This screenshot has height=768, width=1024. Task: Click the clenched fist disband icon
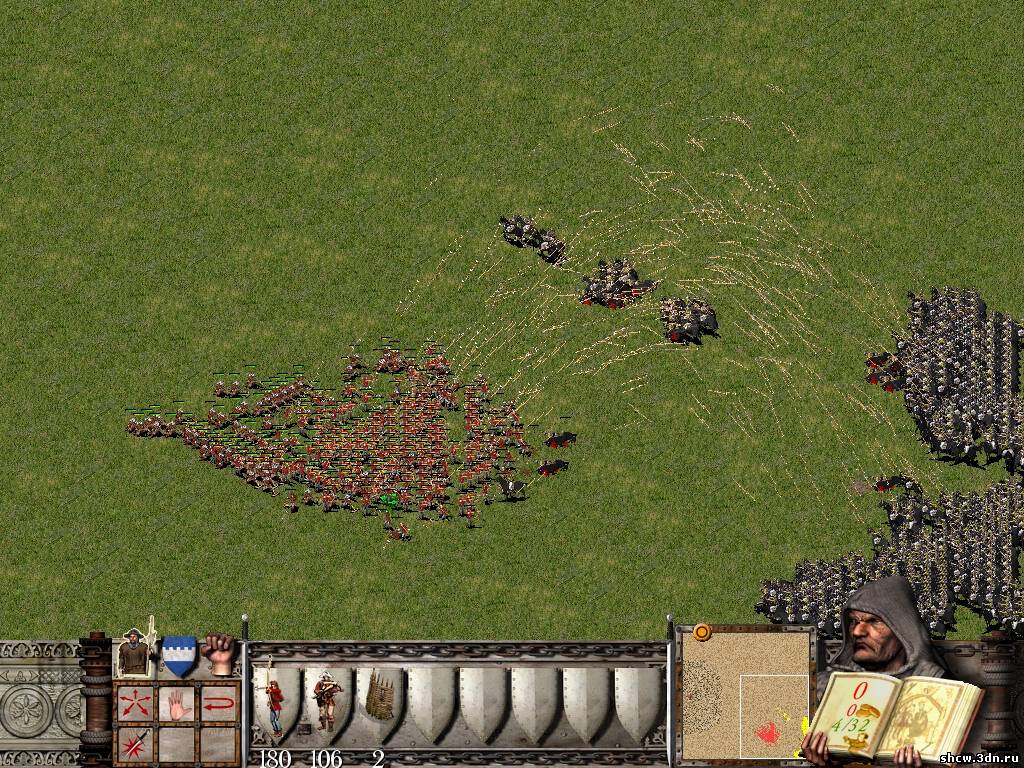click(x=219, y=653)
